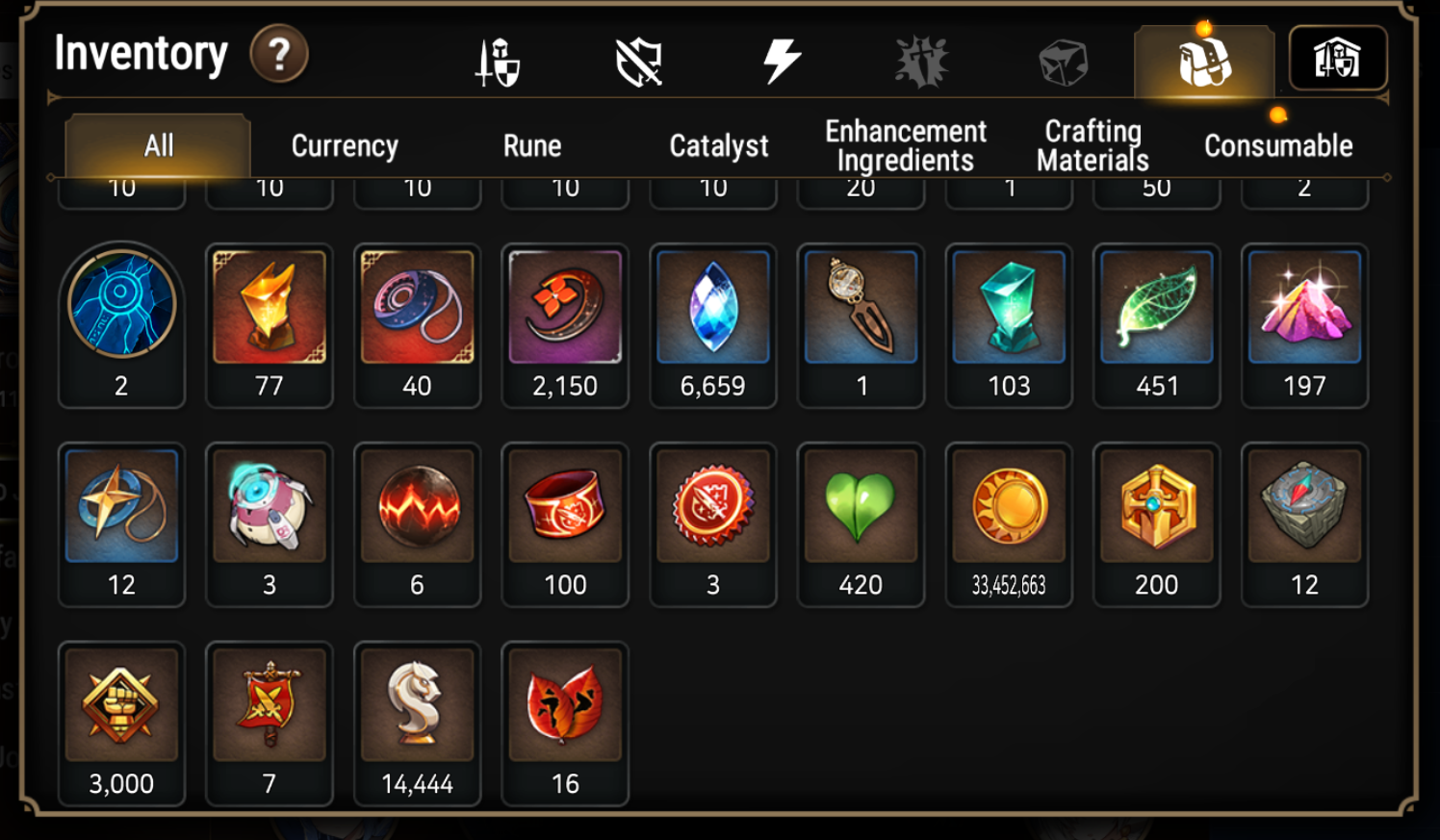
Task: Switch to the Currency tab
Action: pyautogui.click(x=345, y=146)
